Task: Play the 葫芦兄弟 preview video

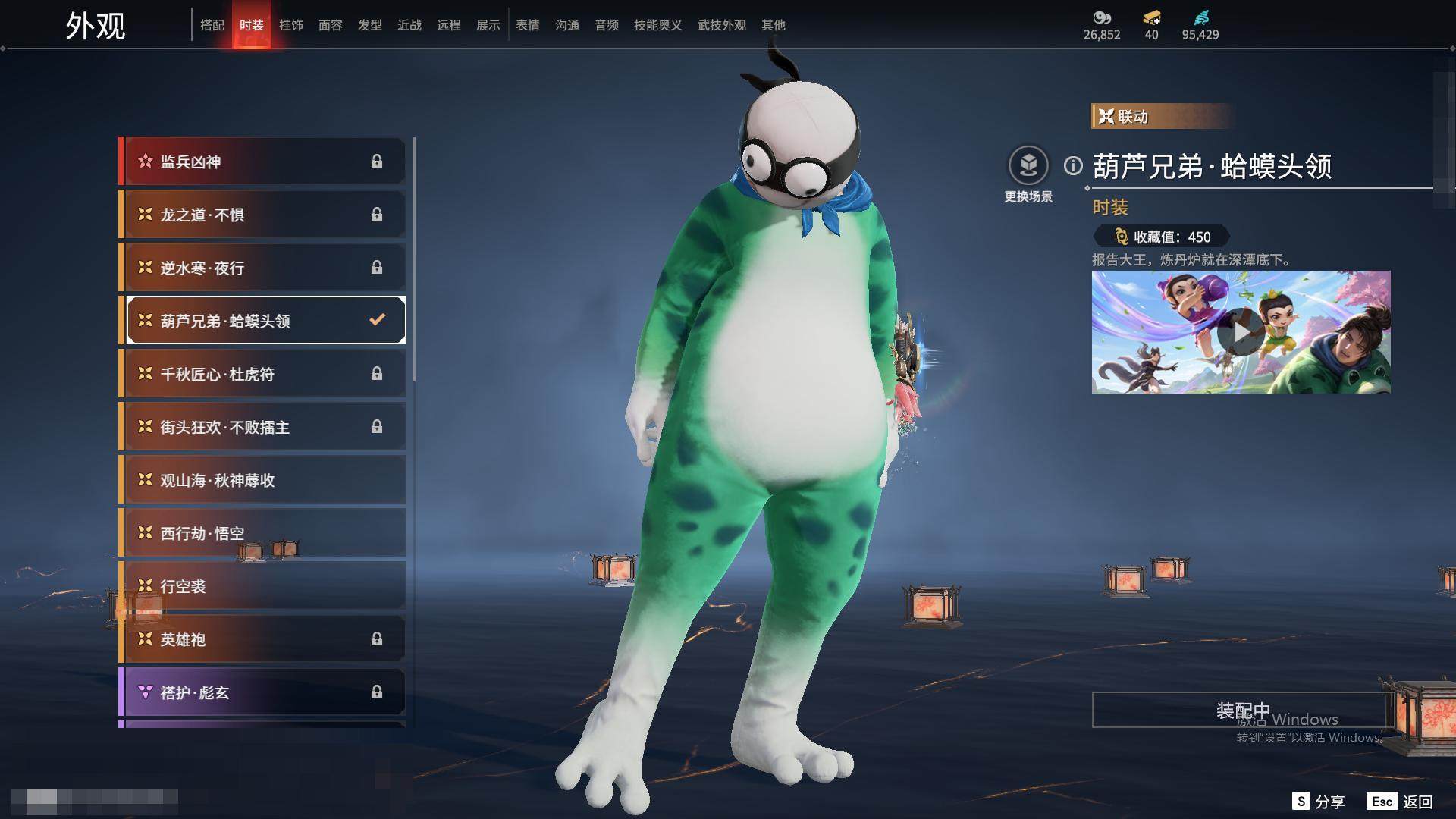Action: click(x=1241, y=332)
